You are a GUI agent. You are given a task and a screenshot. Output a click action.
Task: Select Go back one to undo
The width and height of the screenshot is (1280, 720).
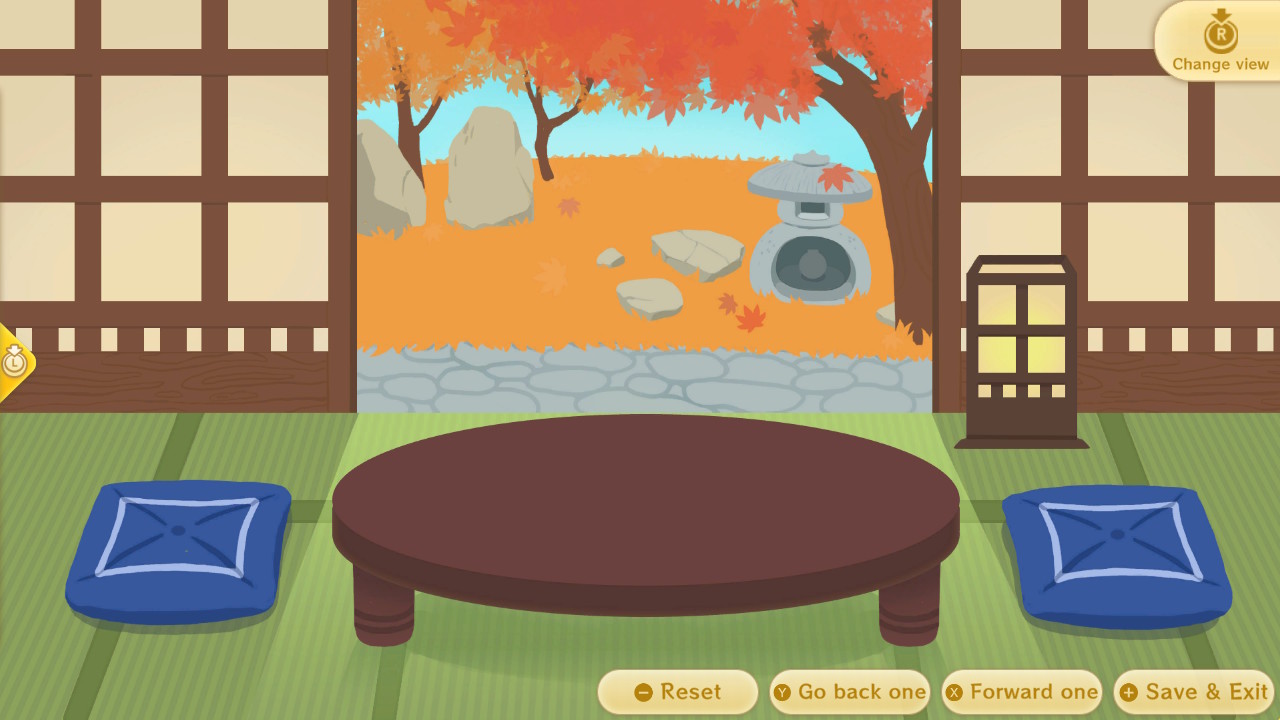coord(855,691)
